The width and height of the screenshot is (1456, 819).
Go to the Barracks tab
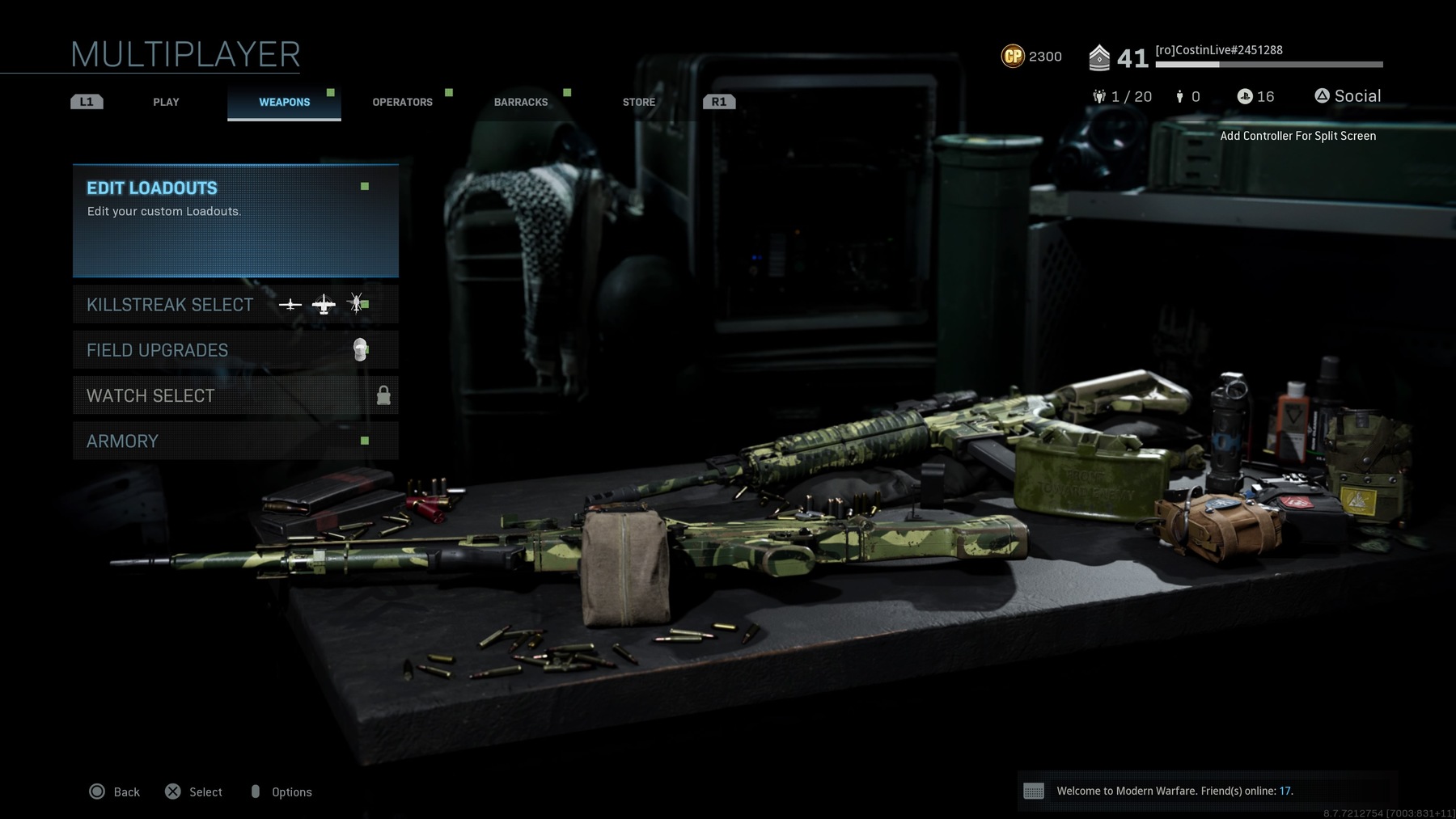[x=521, y=102]
